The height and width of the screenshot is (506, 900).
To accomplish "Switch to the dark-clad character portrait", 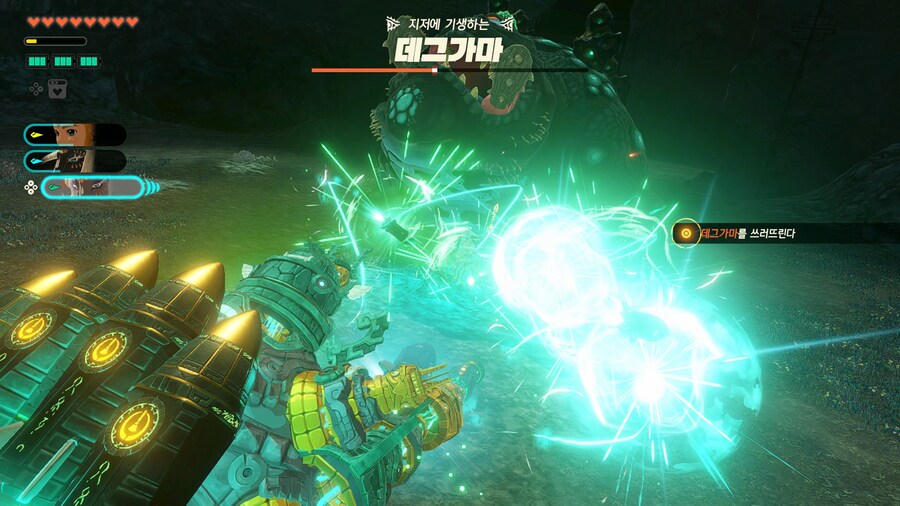I will 76,161.
